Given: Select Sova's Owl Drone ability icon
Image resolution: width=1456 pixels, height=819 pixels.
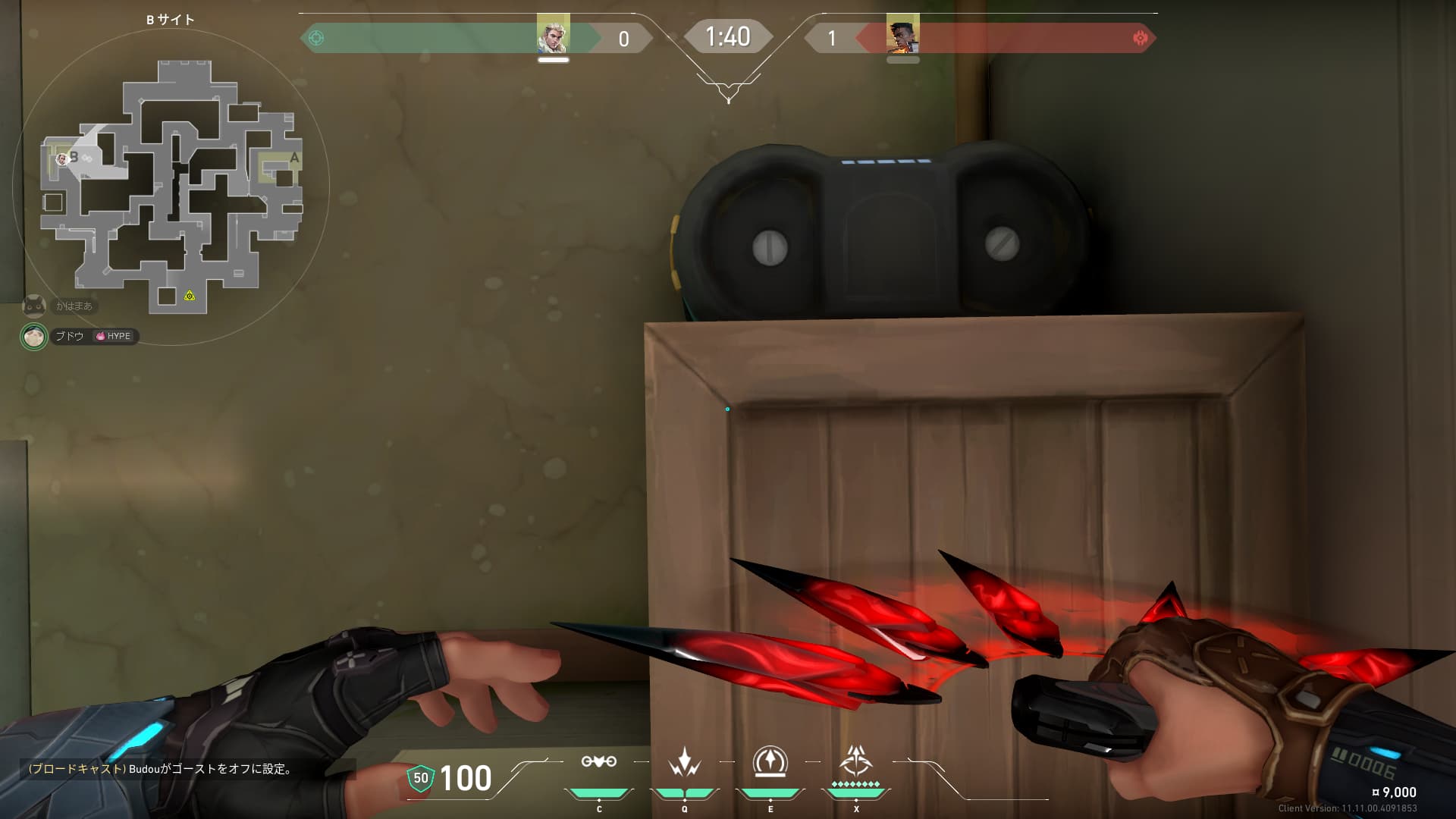Looking at the screenshot, I should (x=598, y=762).
